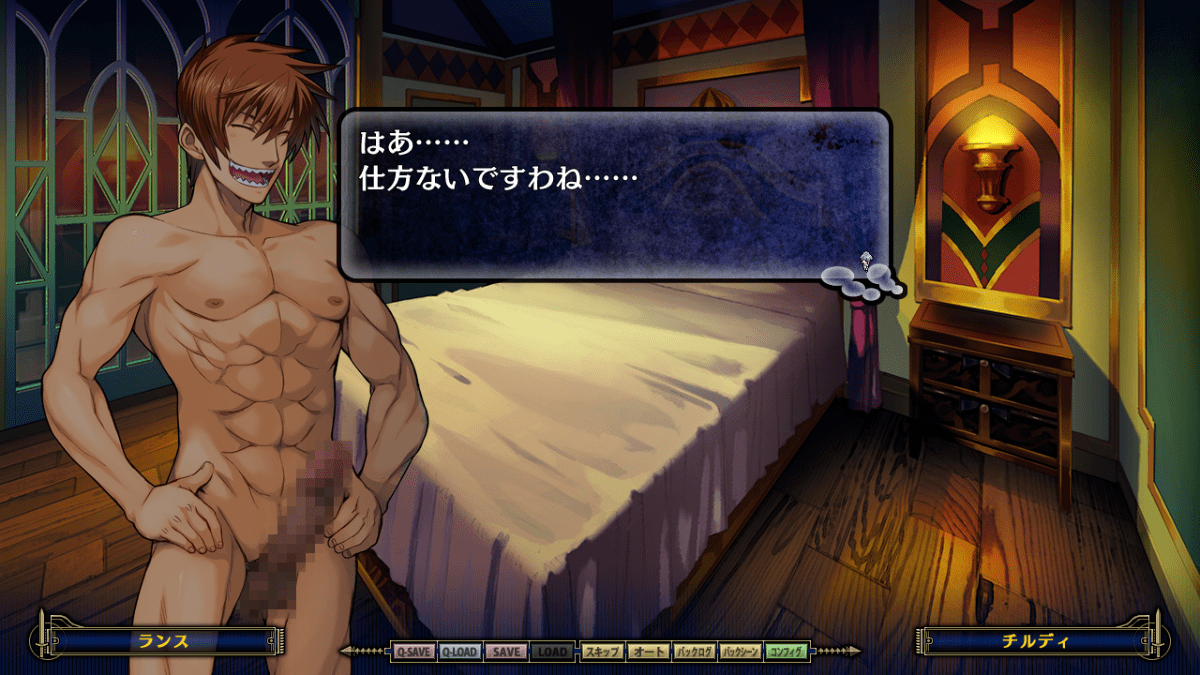Viewport: 1200px width, 675px height.
Task: Open the LOAD menu
Action: (x=553, y=652)
